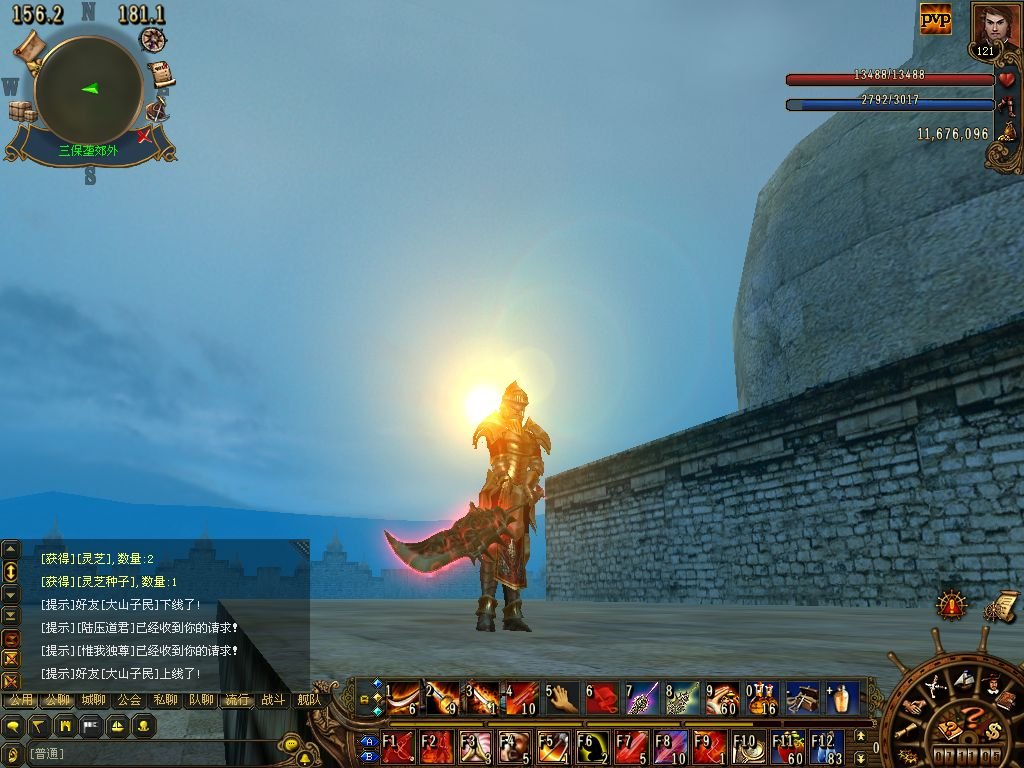Click the red alert bell icon
1024x768 pixels.
click(951, 604)
